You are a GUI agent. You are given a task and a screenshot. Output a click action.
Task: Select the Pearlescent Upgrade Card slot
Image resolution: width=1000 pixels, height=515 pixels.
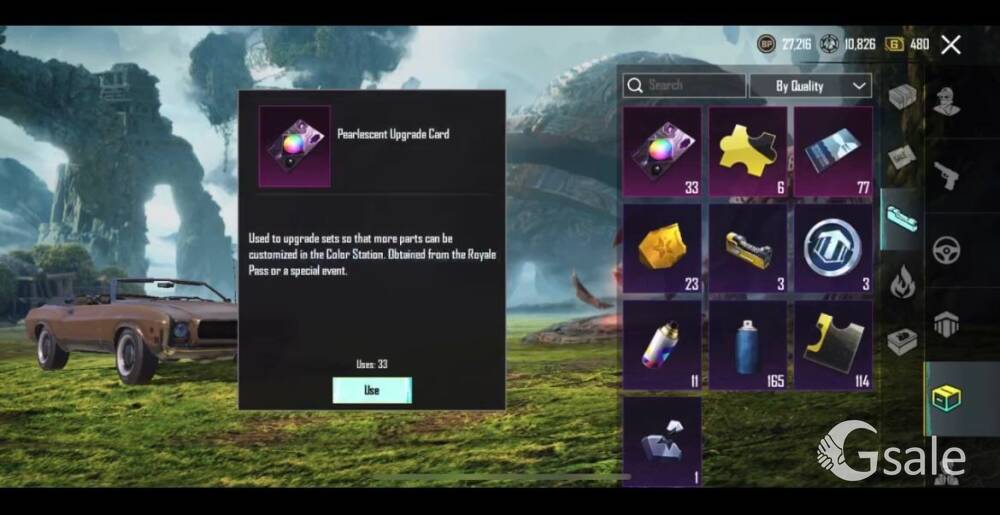pyautogui.click(x=662, y=152)
